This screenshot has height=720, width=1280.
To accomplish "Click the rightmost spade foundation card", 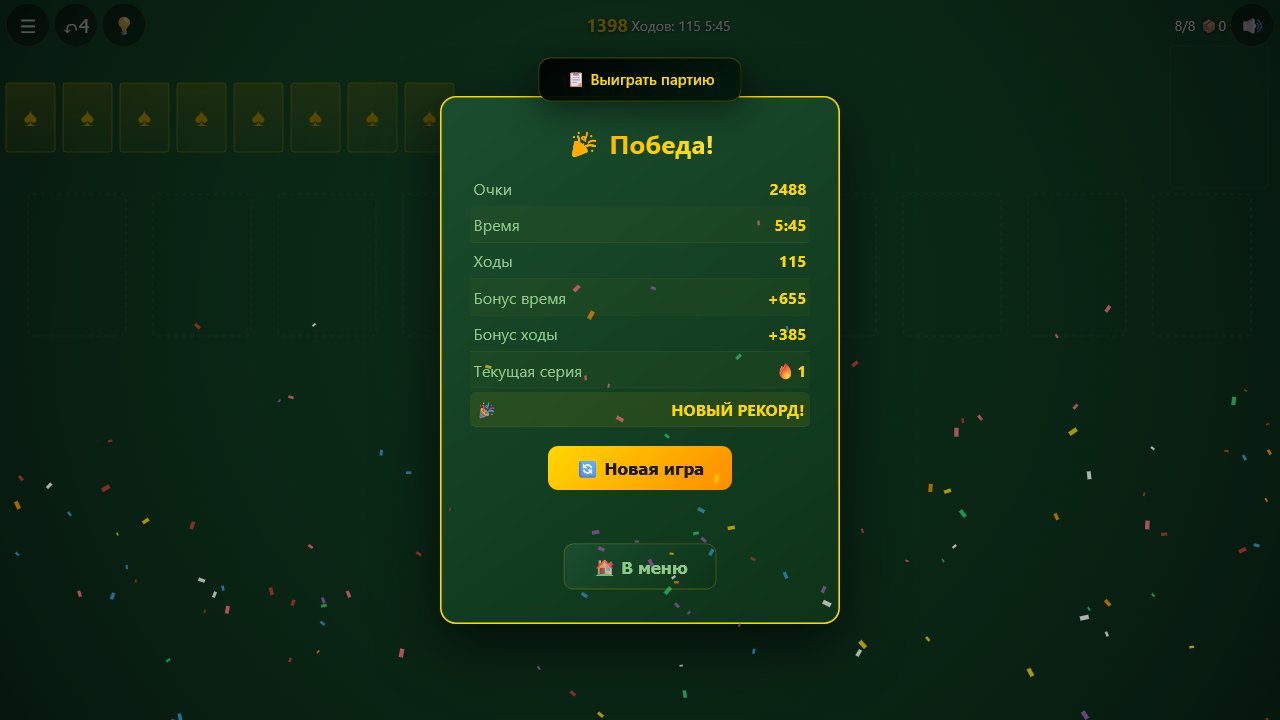I will (429, 117).
